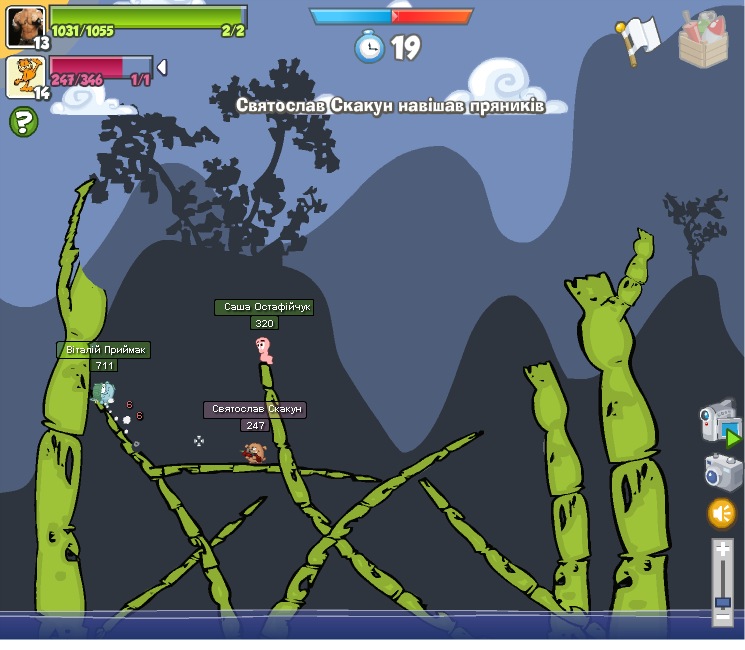
Task: Take a screenshot with the photo camera icon
Action: 722,472
